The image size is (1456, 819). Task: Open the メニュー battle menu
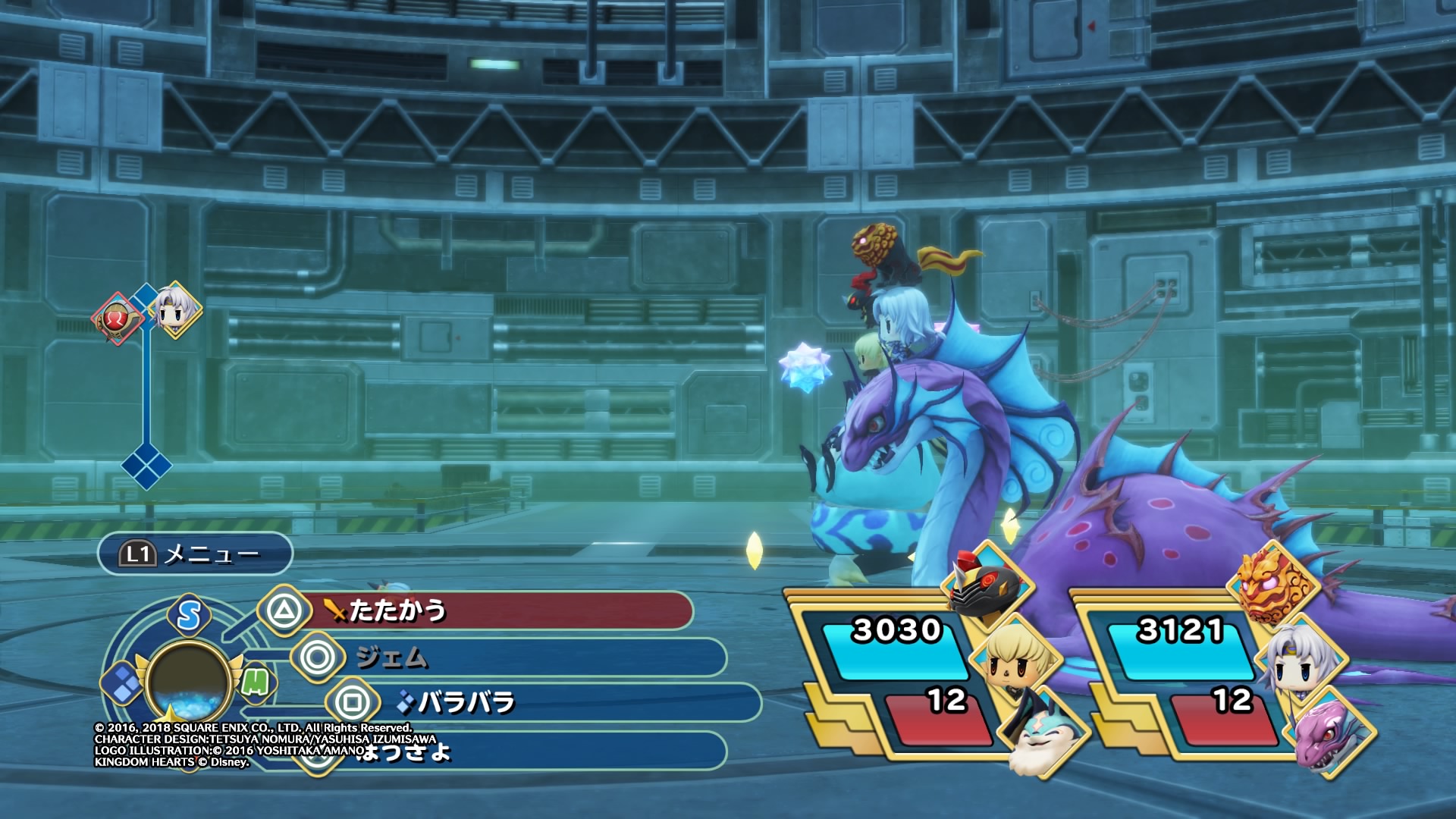pyautogui.click(x=195, y=554)
